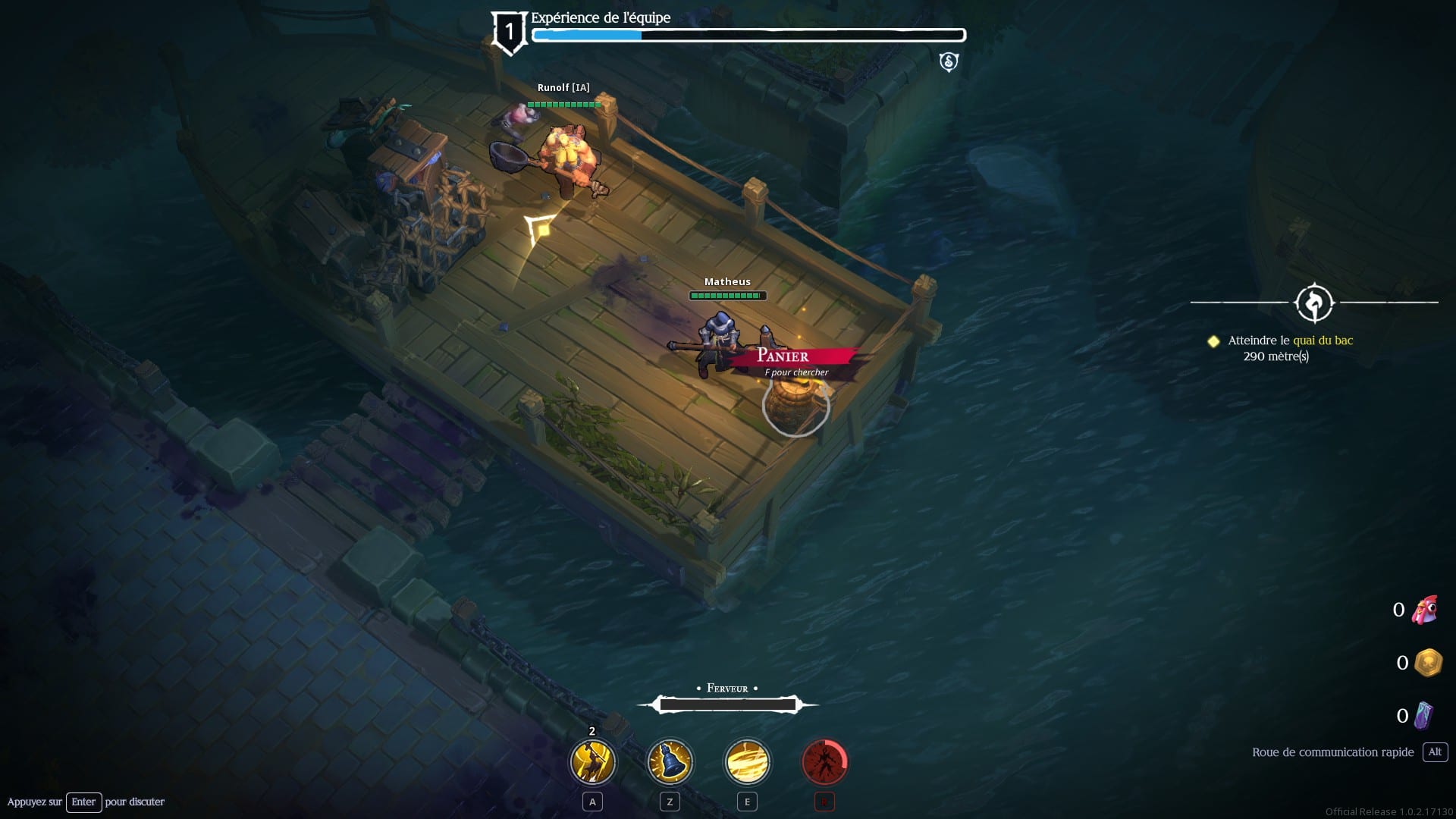Click the red ultimate ability on key R
This screenshot has height=819, width=1456.
point(824,762)
